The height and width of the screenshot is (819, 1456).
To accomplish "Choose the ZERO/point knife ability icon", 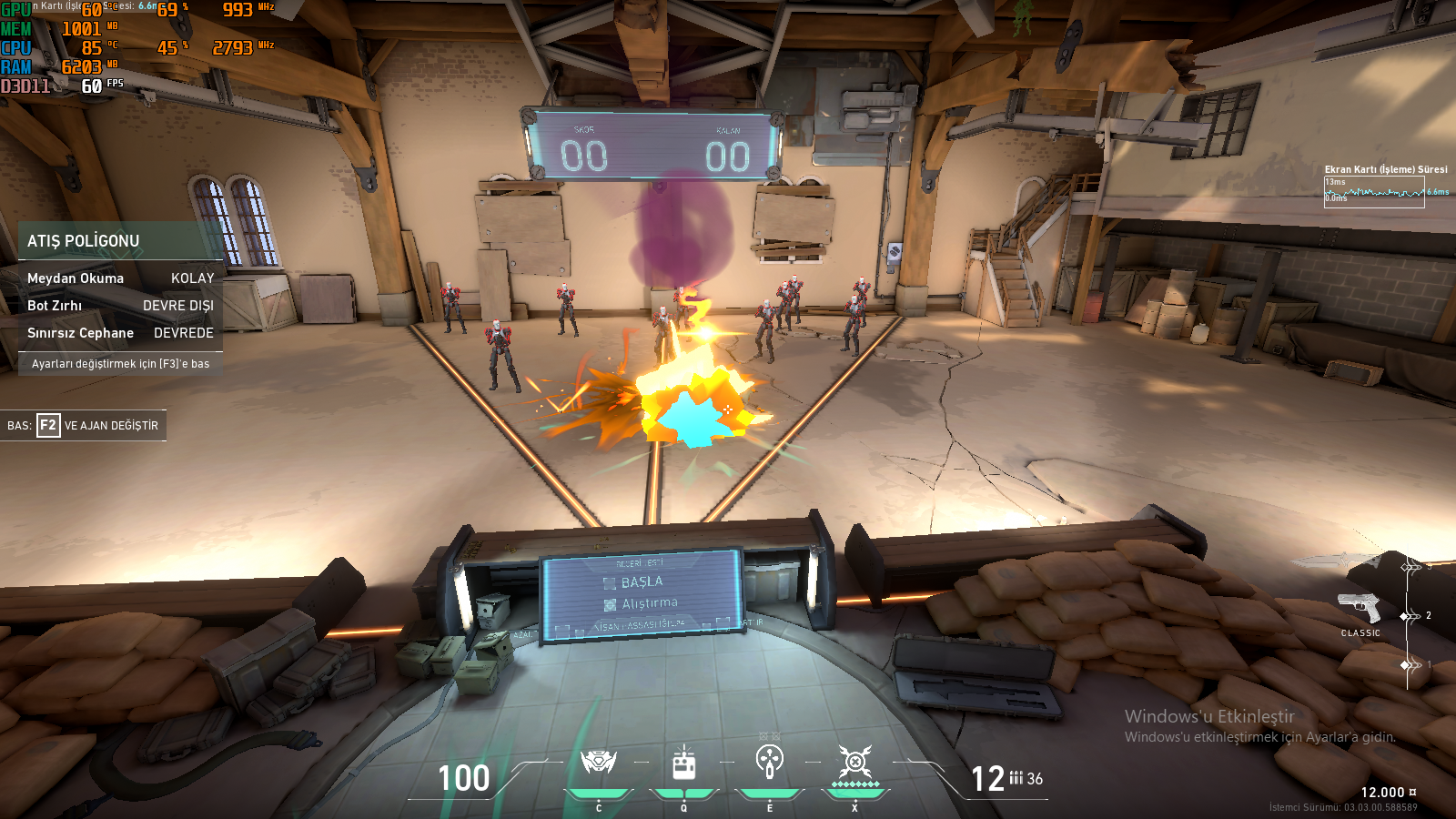I will pyautogui.click(x=770, y=761).
